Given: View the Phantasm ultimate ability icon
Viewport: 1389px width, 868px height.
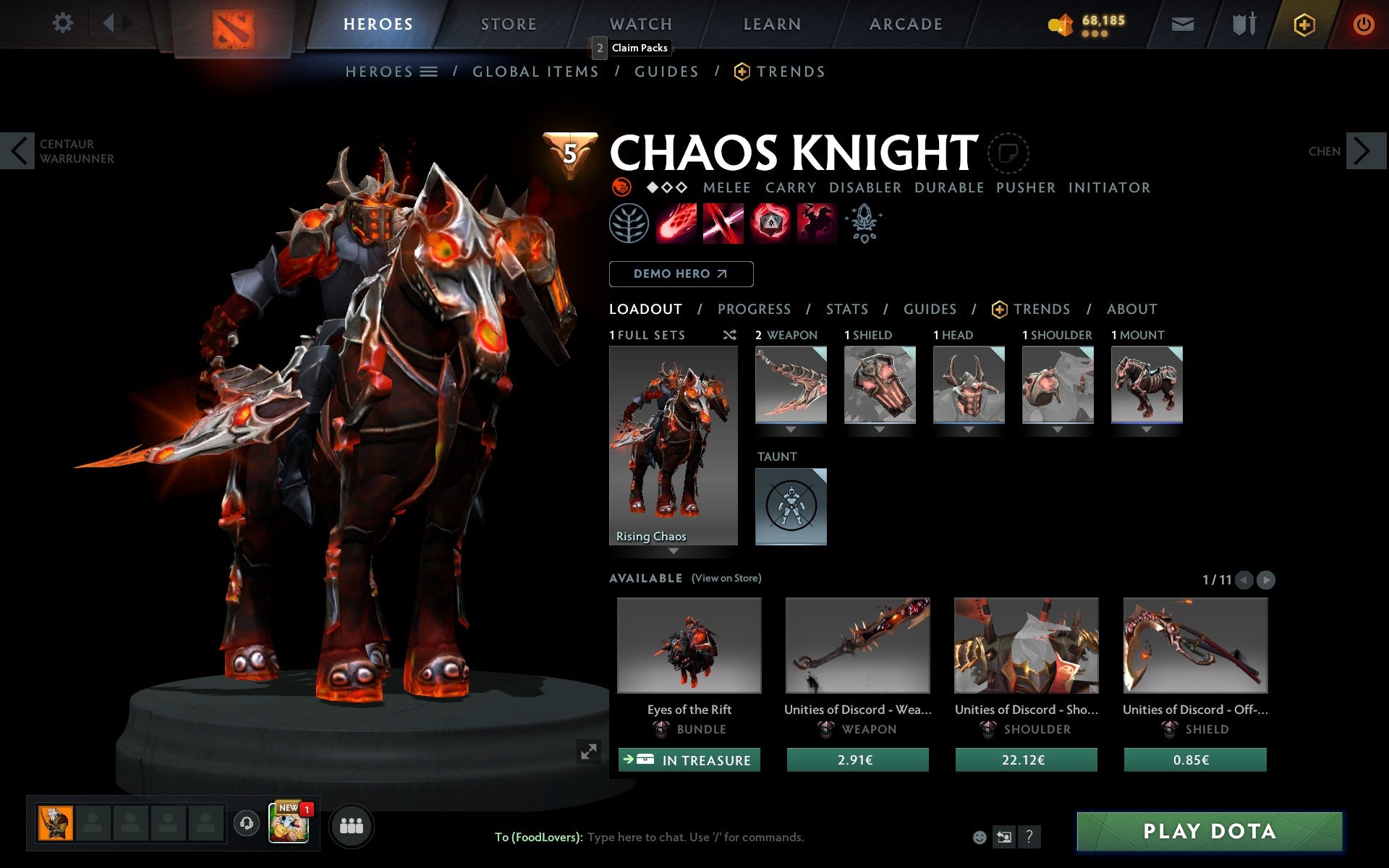Looking at the screenshot, I should (816, 224).
